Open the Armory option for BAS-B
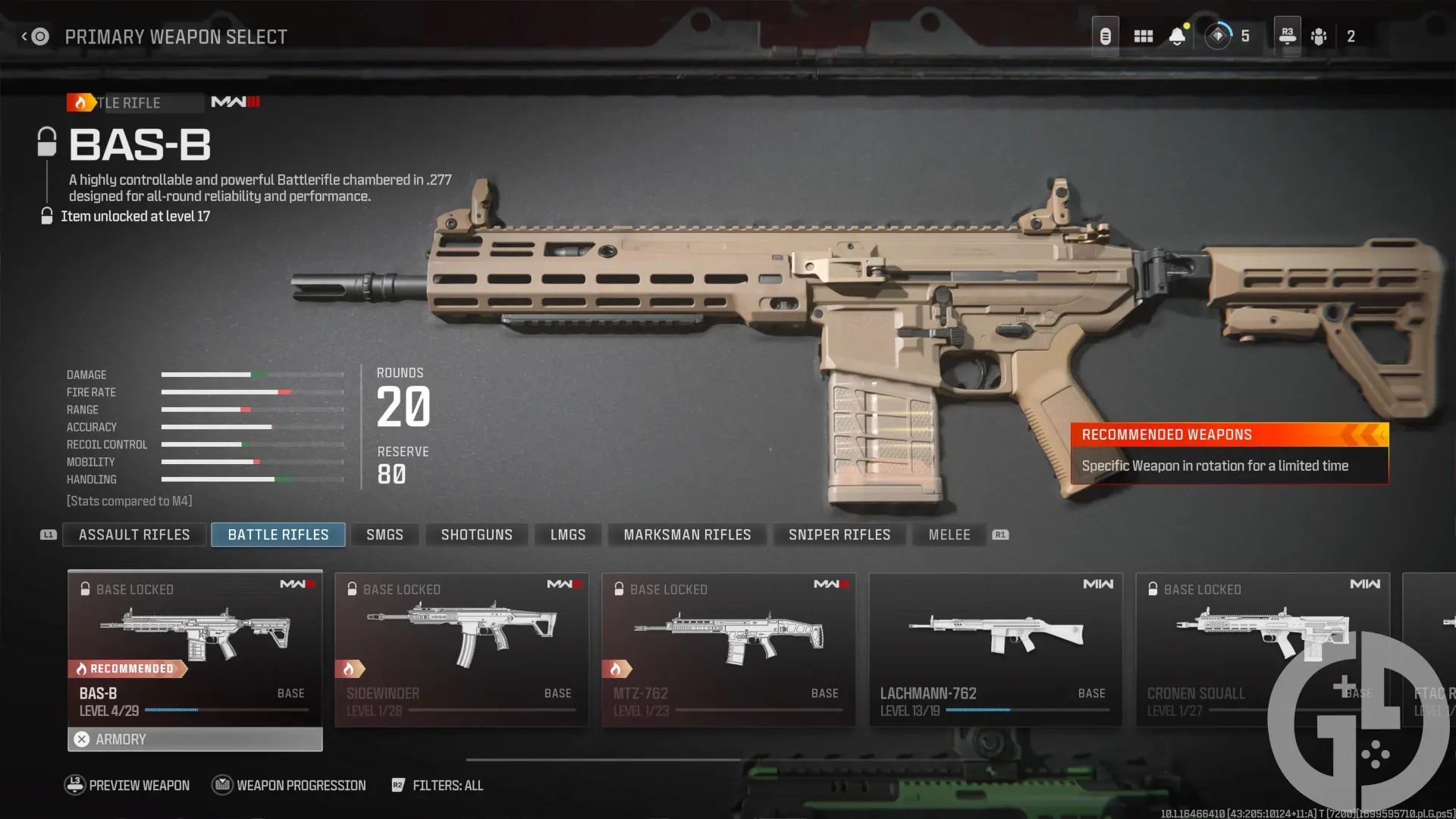The width and height of the screenshot is (1456, 819). pos(194,739)
